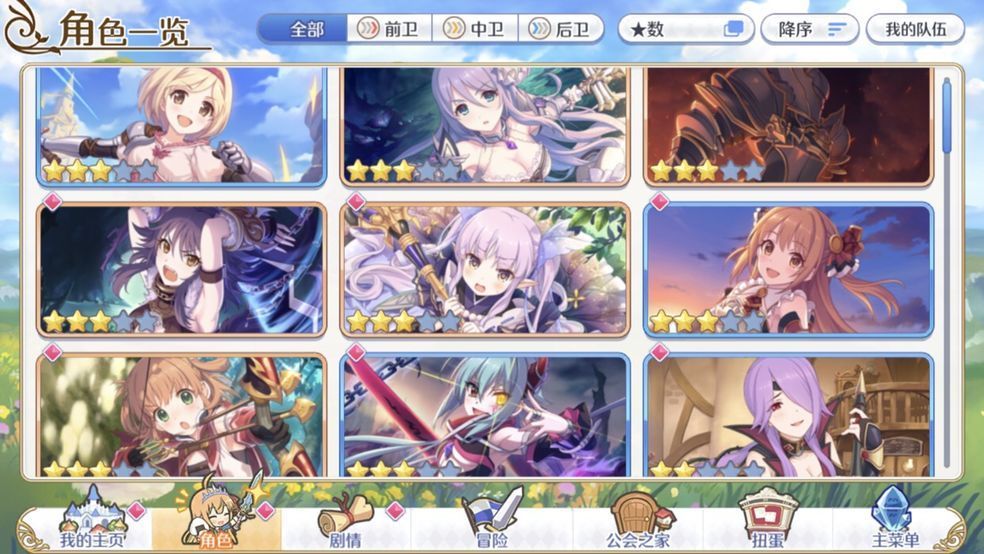The height and width of the screenshot is (554, 984).
Task: Open the ★数 sort dropdown
Action: 686,29
